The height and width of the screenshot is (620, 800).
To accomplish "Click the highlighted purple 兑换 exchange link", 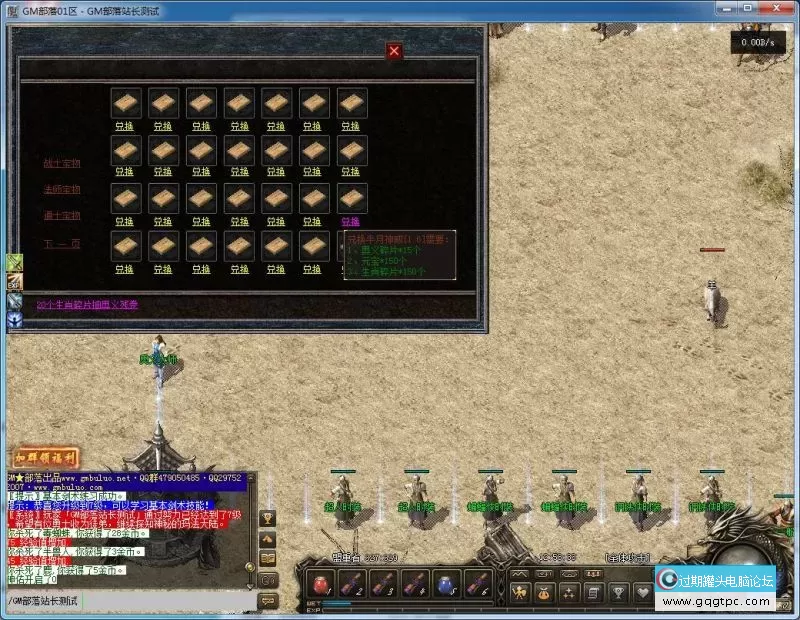I will tap(350, 222).
